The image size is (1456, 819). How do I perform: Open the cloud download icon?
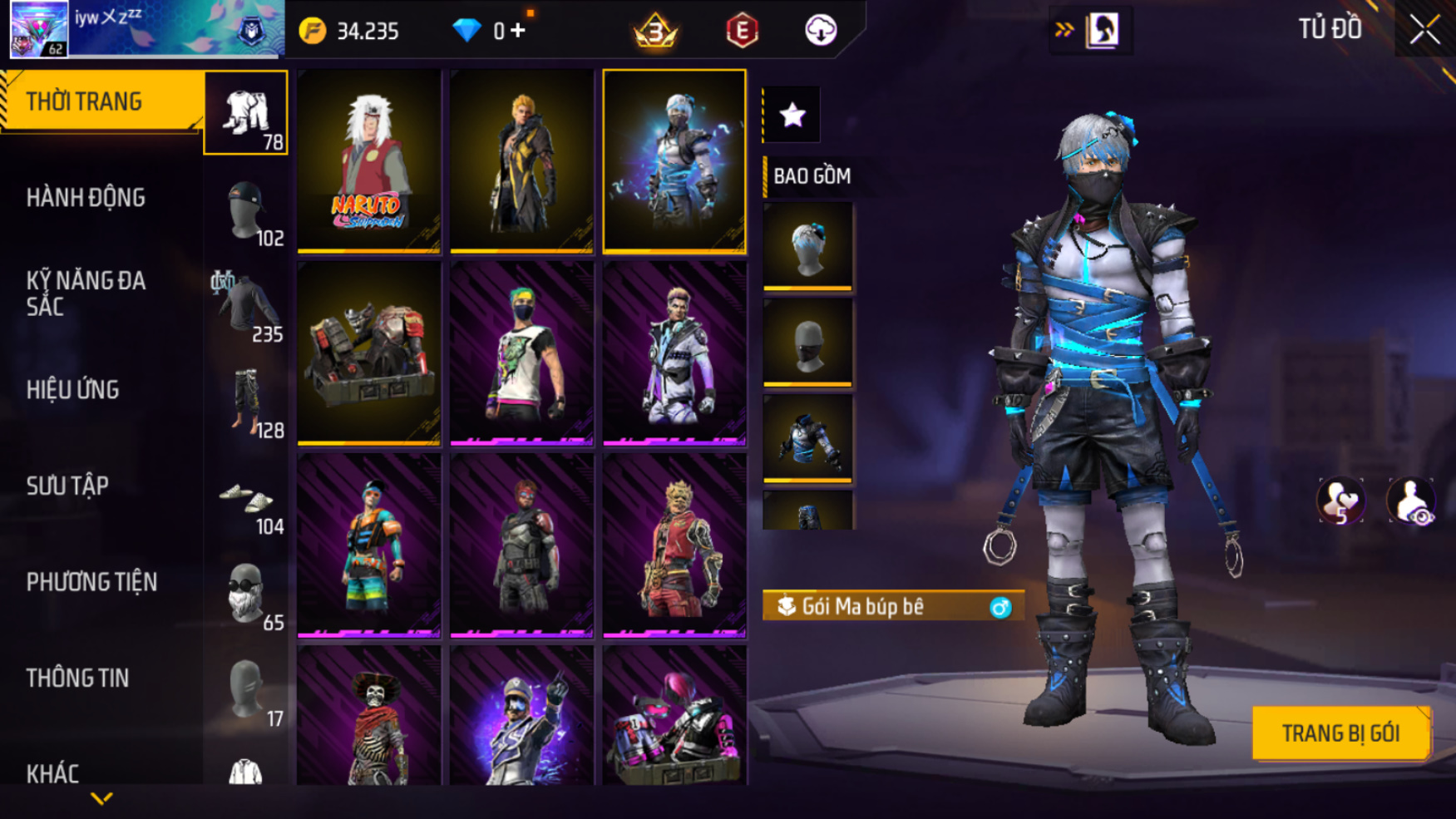point(821,31)
